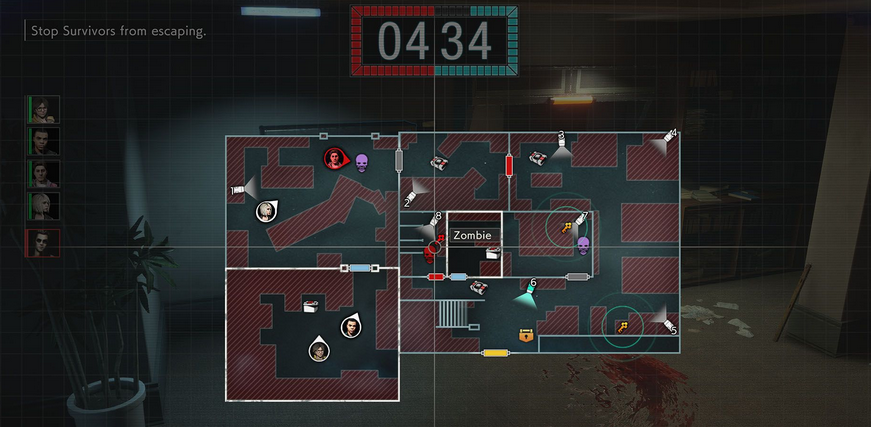The height and width of the screenshot is (427, 871).
Task: Select the cyan highlighted camera 6
Action: pos(527,293)
